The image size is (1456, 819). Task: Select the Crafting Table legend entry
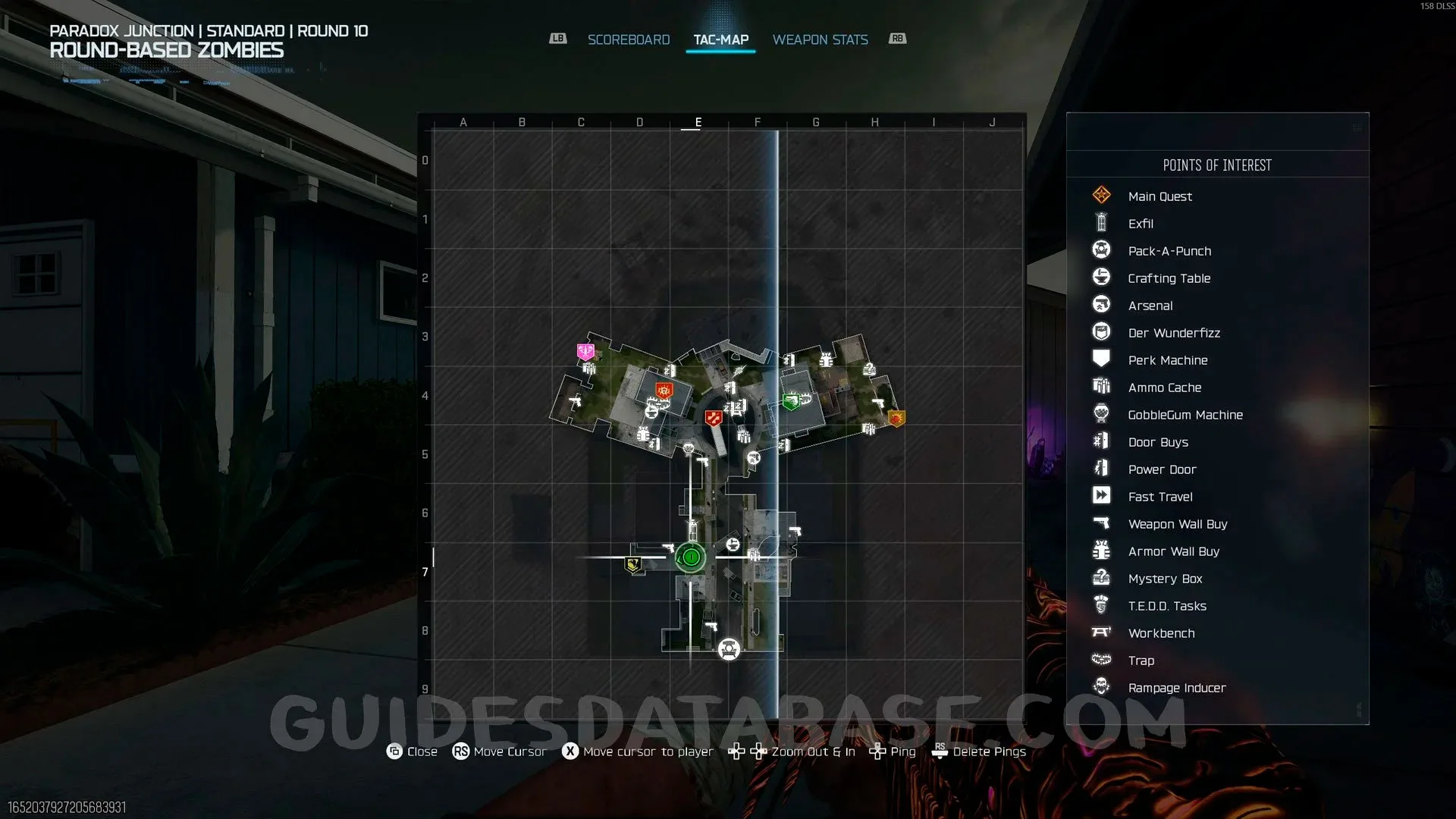pyautogui.click(x=1169, y=278)
